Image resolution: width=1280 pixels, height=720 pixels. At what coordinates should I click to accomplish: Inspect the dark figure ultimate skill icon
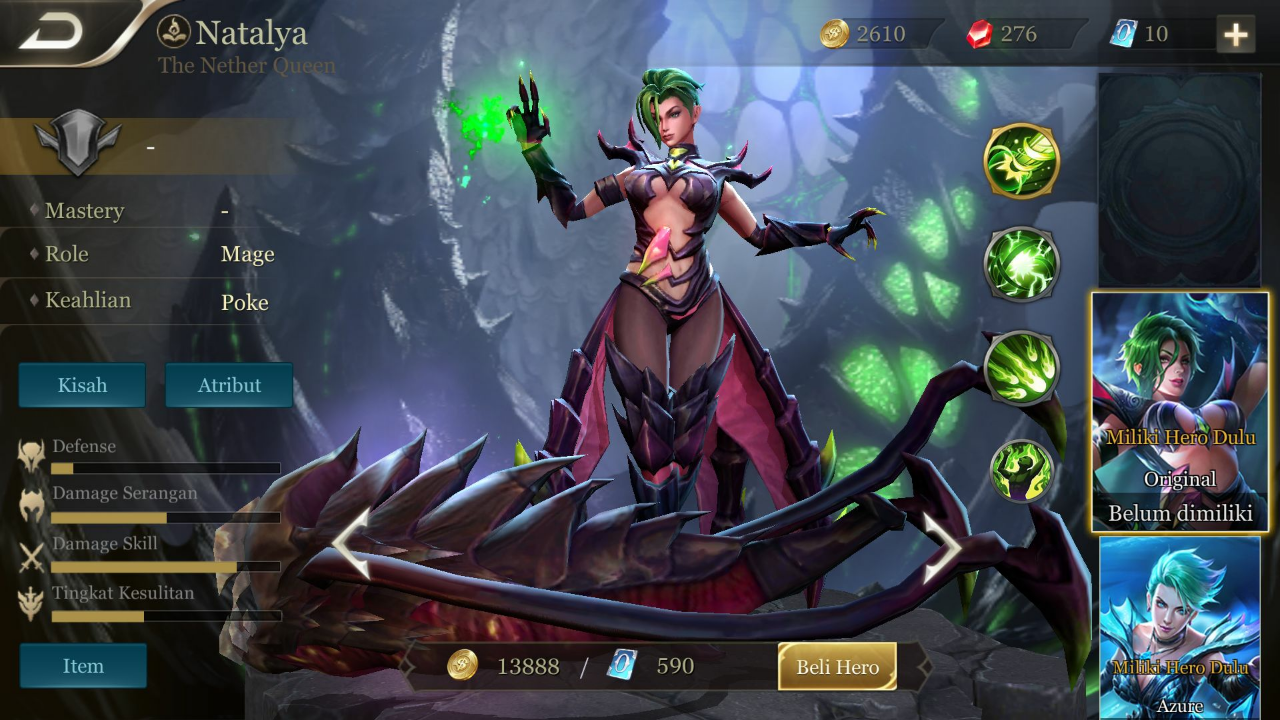tap(1021, 470)
